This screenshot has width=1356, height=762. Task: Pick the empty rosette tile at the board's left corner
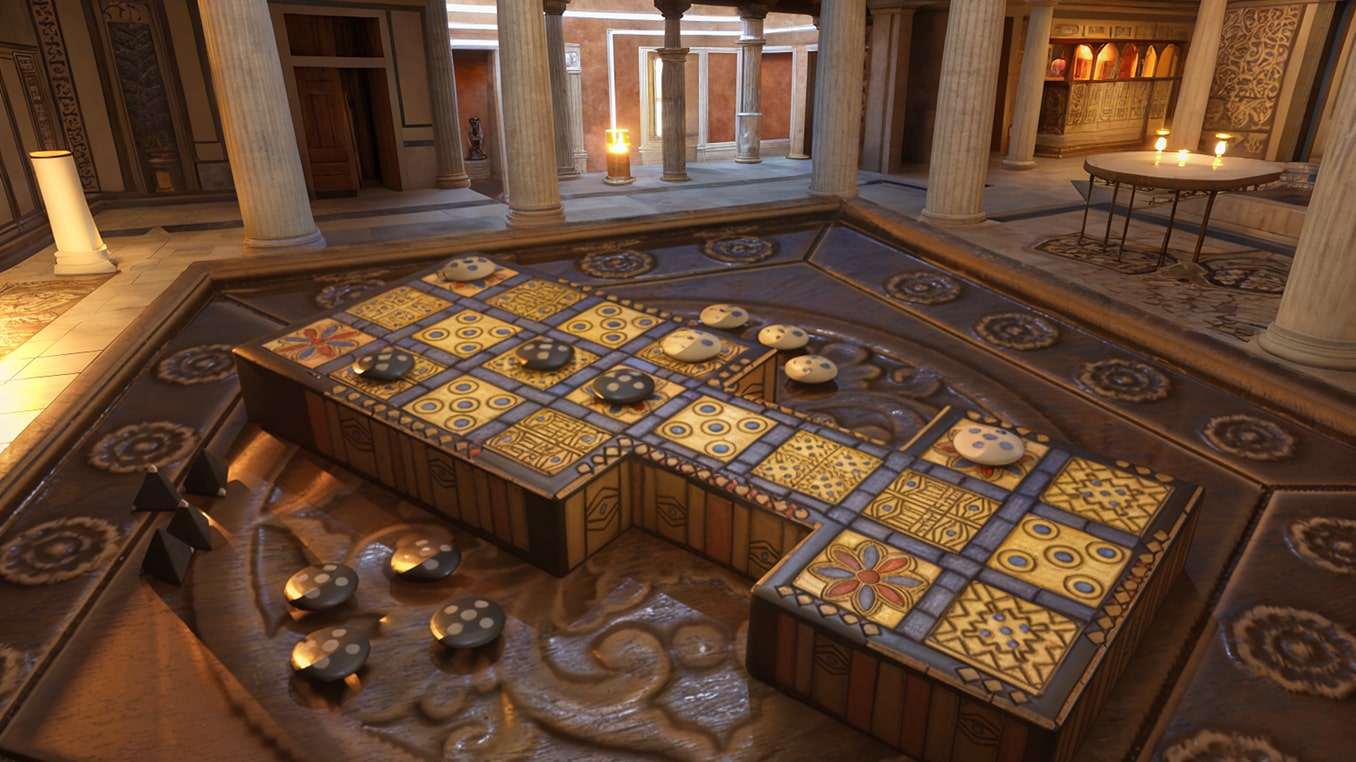click(318, 342)
